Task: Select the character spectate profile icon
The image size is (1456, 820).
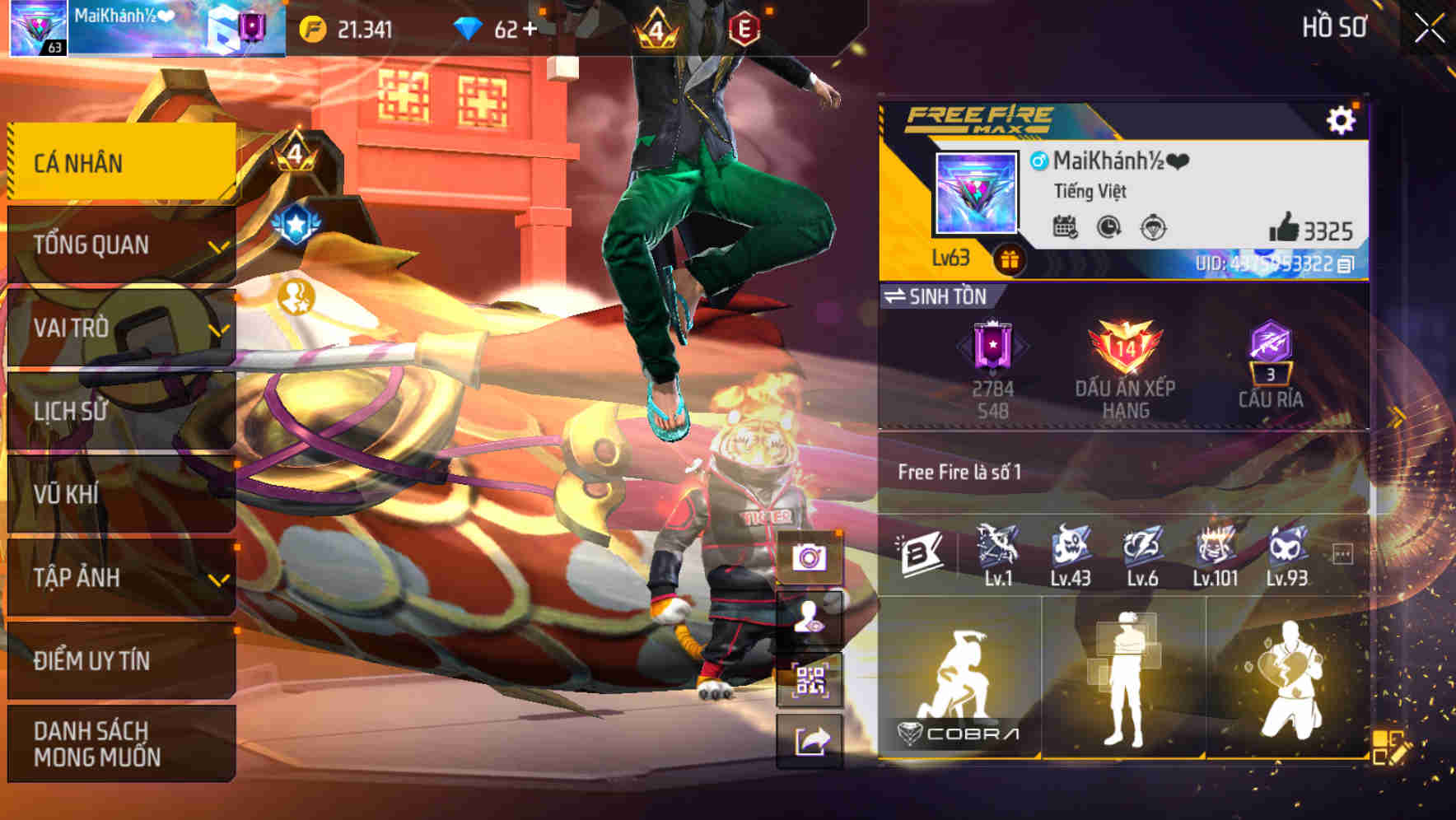Action: pos(811,623)
